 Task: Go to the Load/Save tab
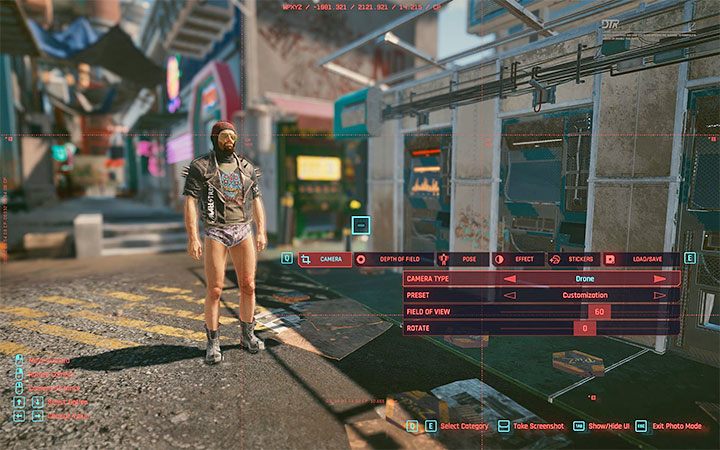point(640,258)
